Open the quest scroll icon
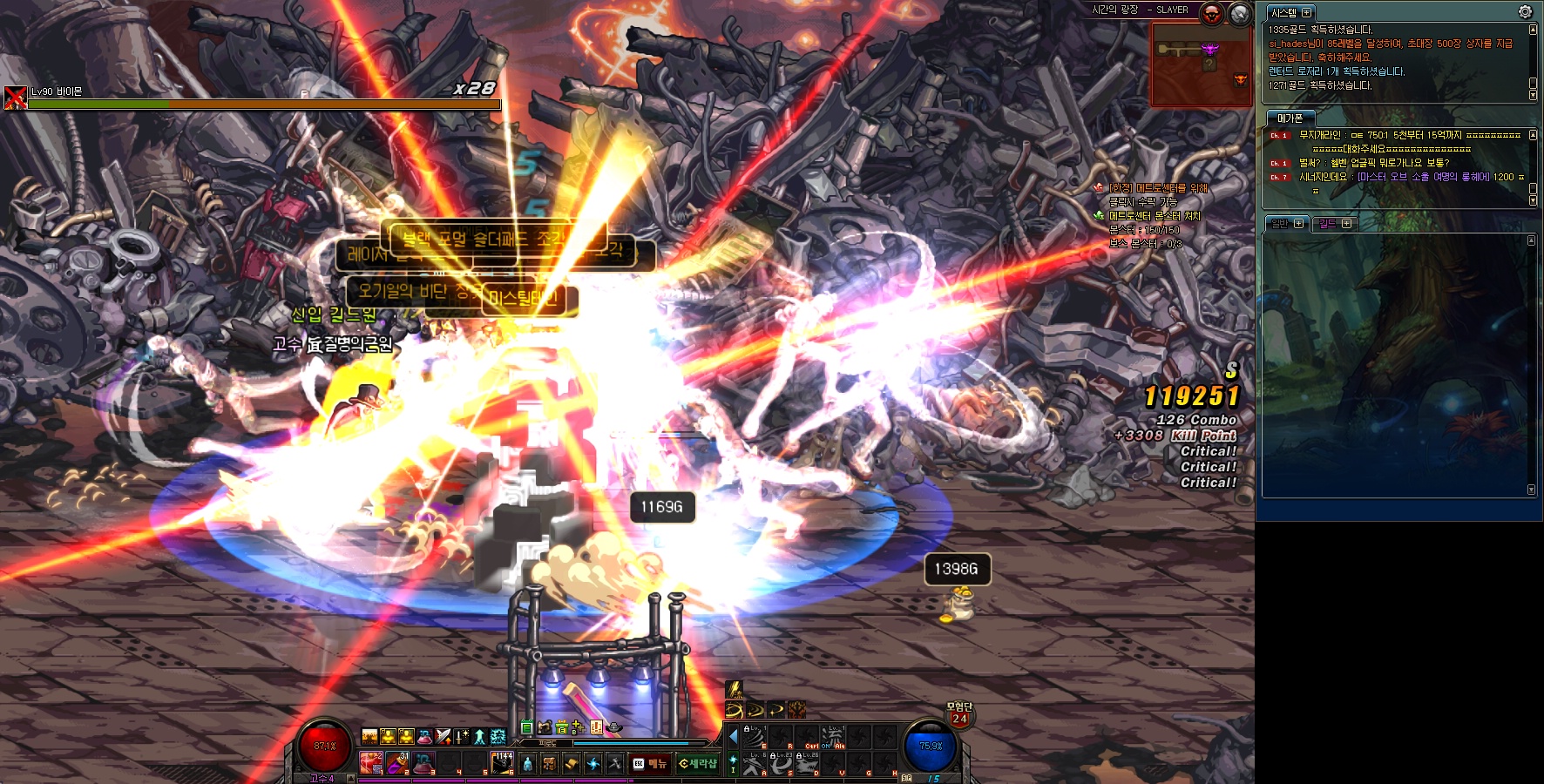1544x784 pixels. (571, 764)
